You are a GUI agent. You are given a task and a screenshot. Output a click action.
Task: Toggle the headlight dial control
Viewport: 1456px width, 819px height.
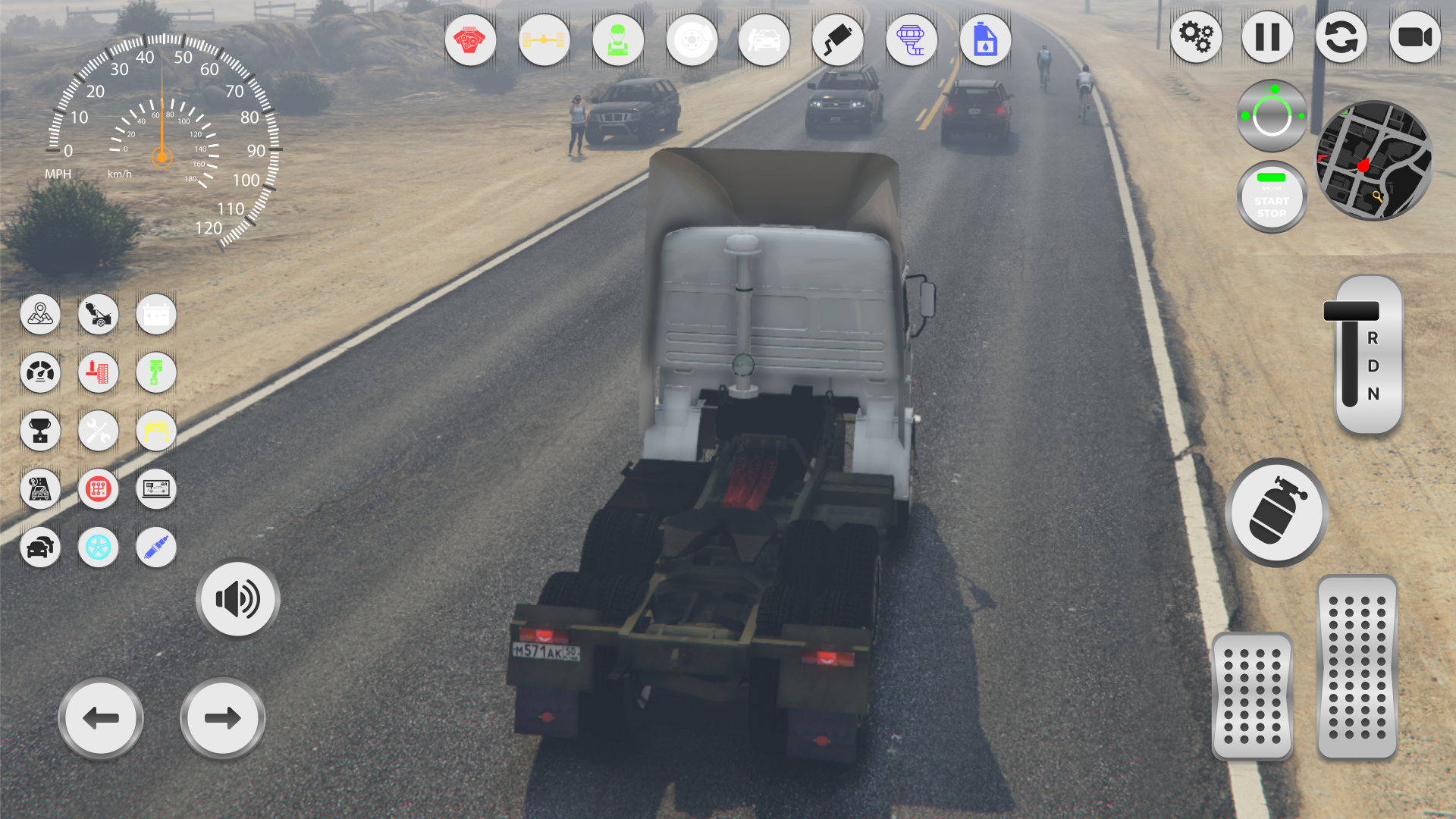(x=1271, y=114)
